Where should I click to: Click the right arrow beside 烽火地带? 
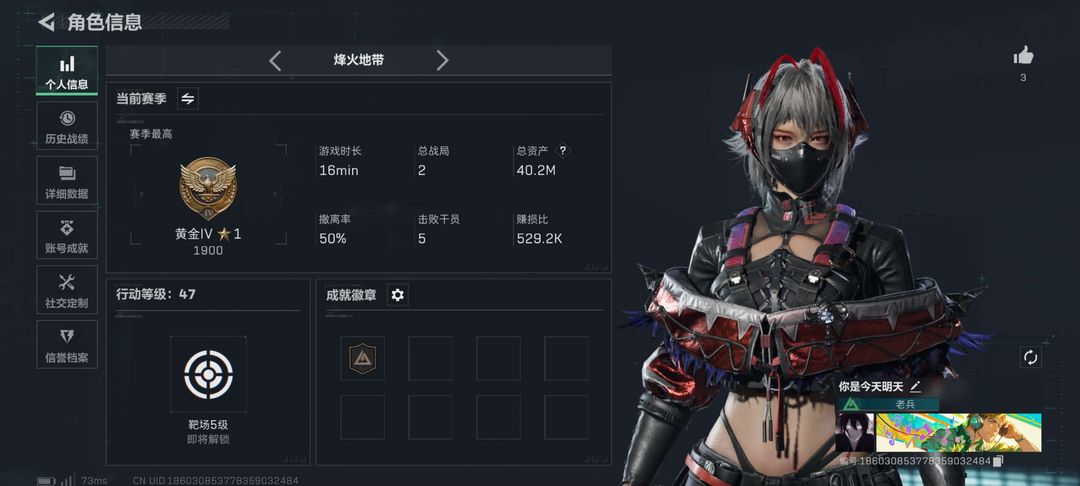tap(442, 61)
